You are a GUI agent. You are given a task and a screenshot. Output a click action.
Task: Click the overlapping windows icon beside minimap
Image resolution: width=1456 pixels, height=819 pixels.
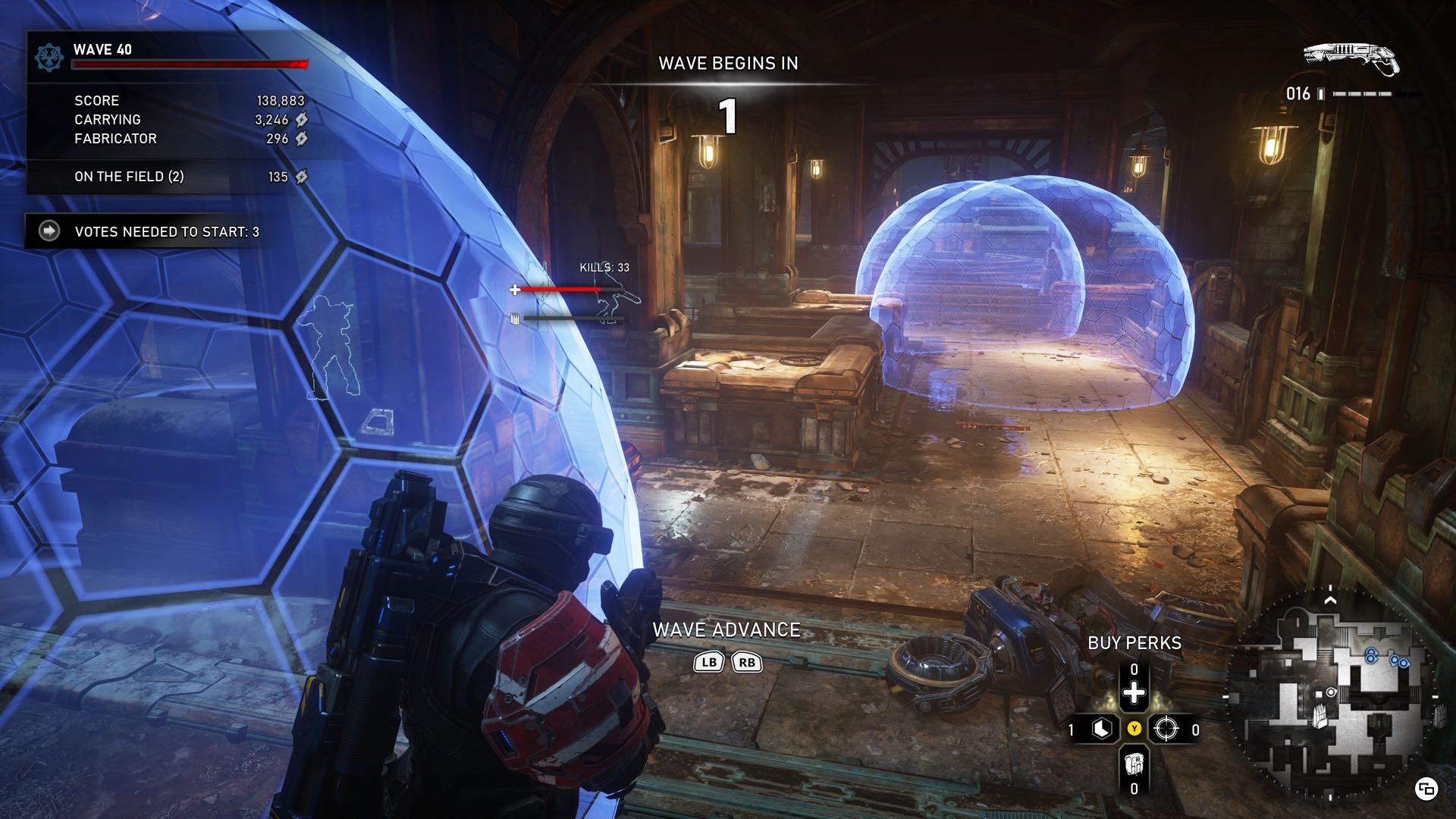(x=1426, y=789)
